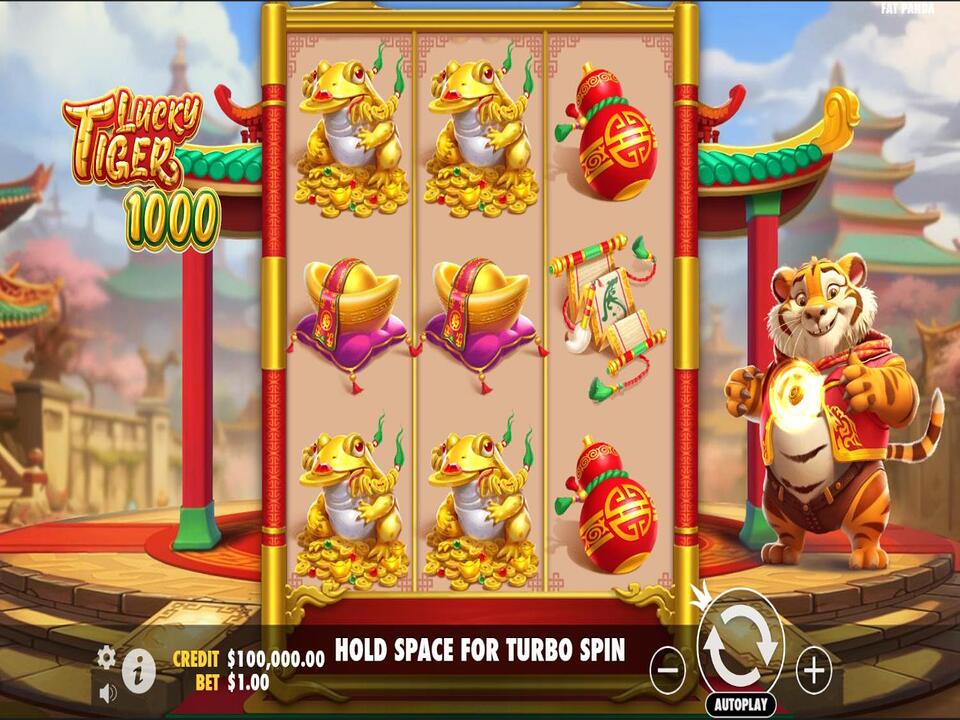
Task: Open the Autoplay options
Action: [x=740, y=704]
